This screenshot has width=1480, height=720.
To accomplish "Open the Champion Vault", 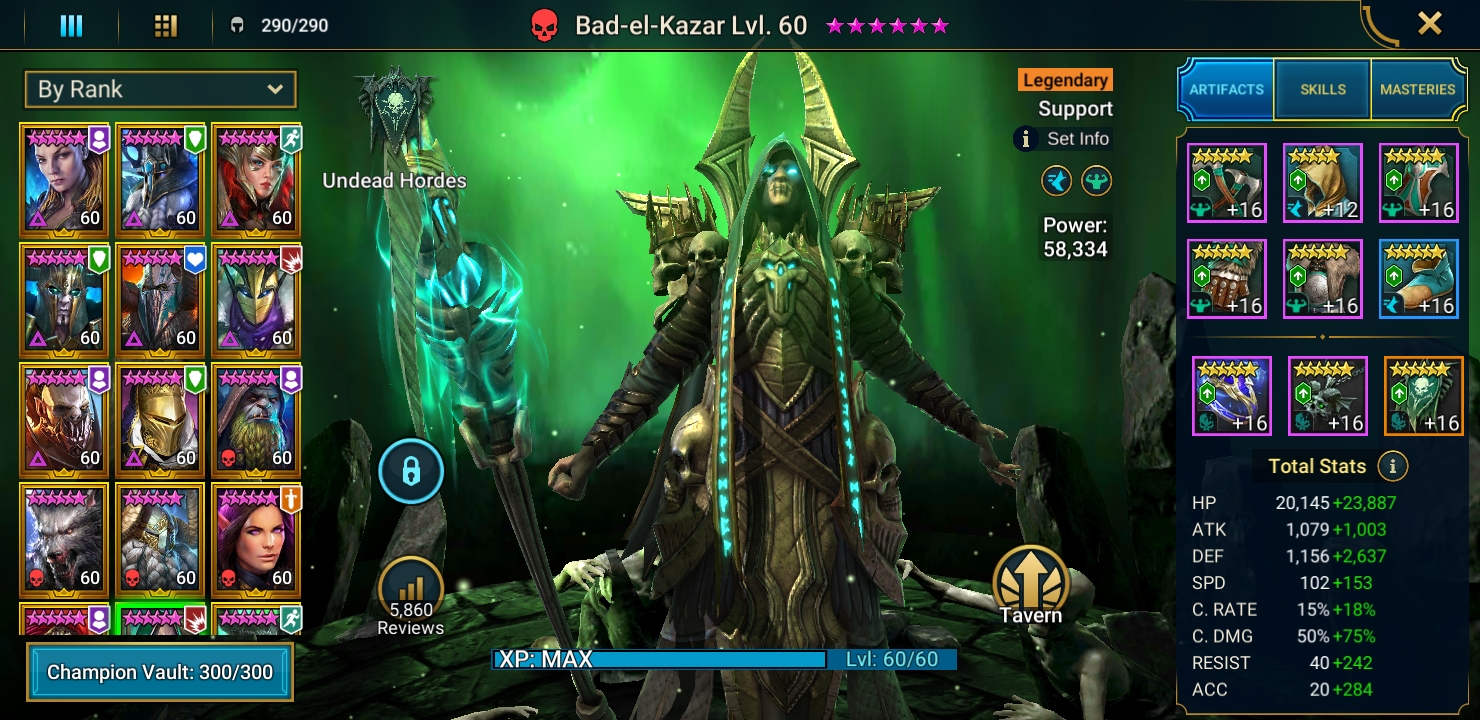I will [160, 674].
